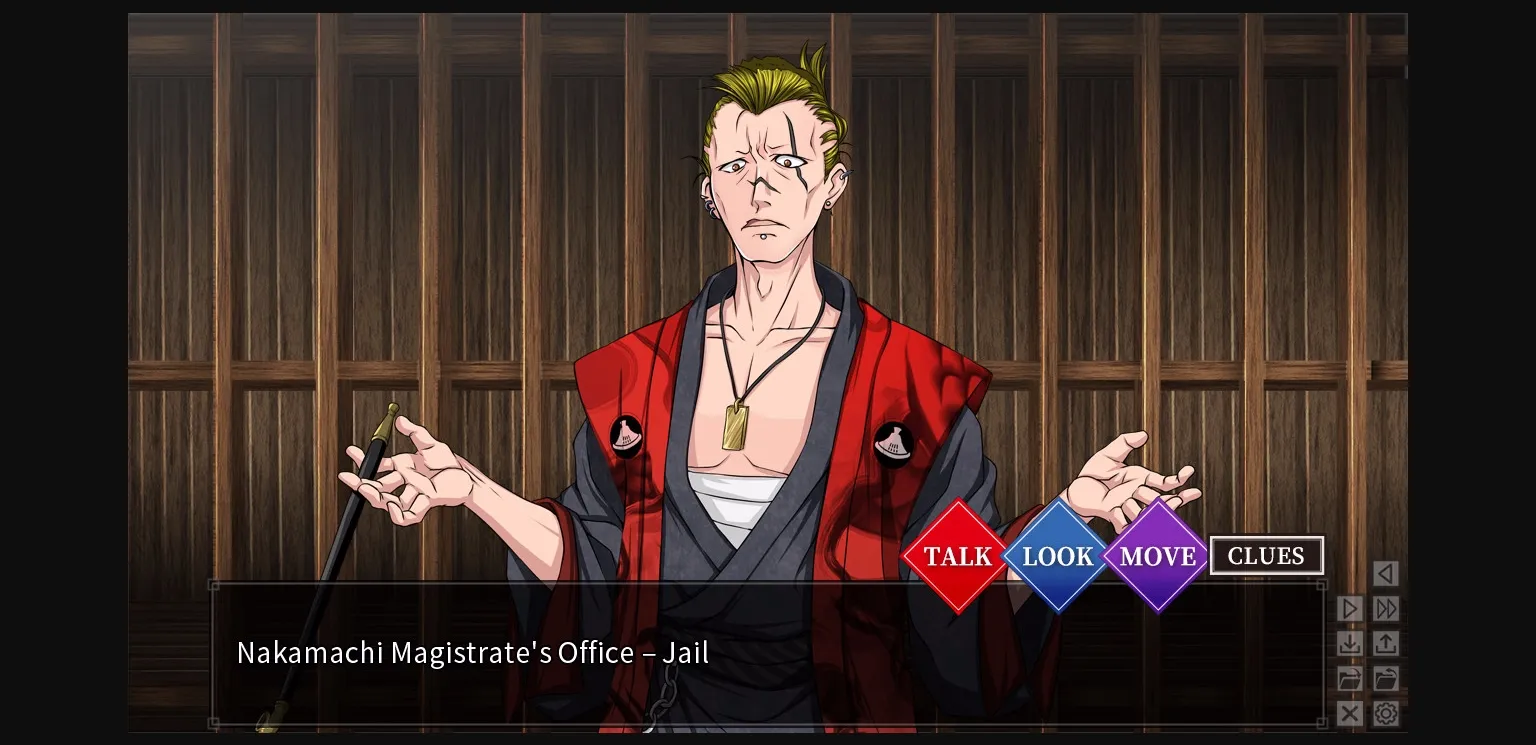Hide the text window with the X icon
The width and height of the screenshot is (1536, 745).
pyautogui.click(x=1349, y=714)
